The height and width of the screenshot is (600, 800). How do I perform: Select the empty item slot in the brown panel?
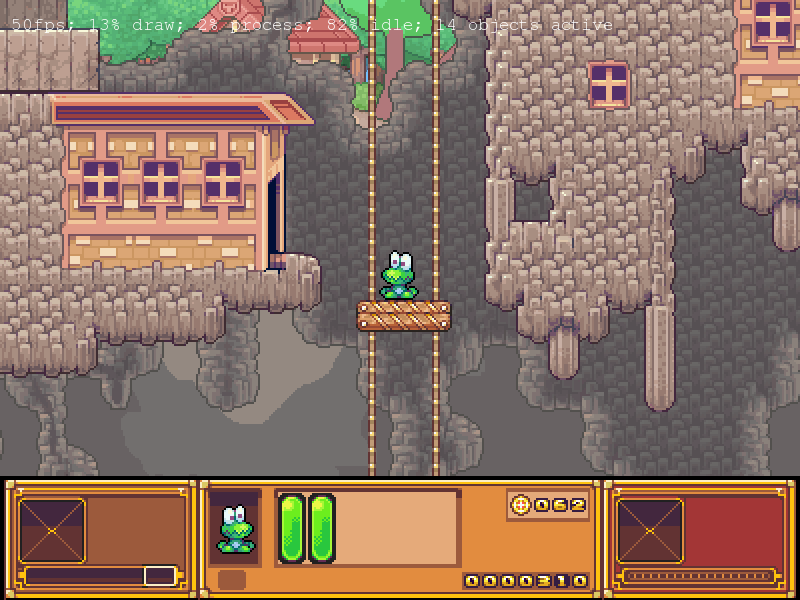pos(52,531)
